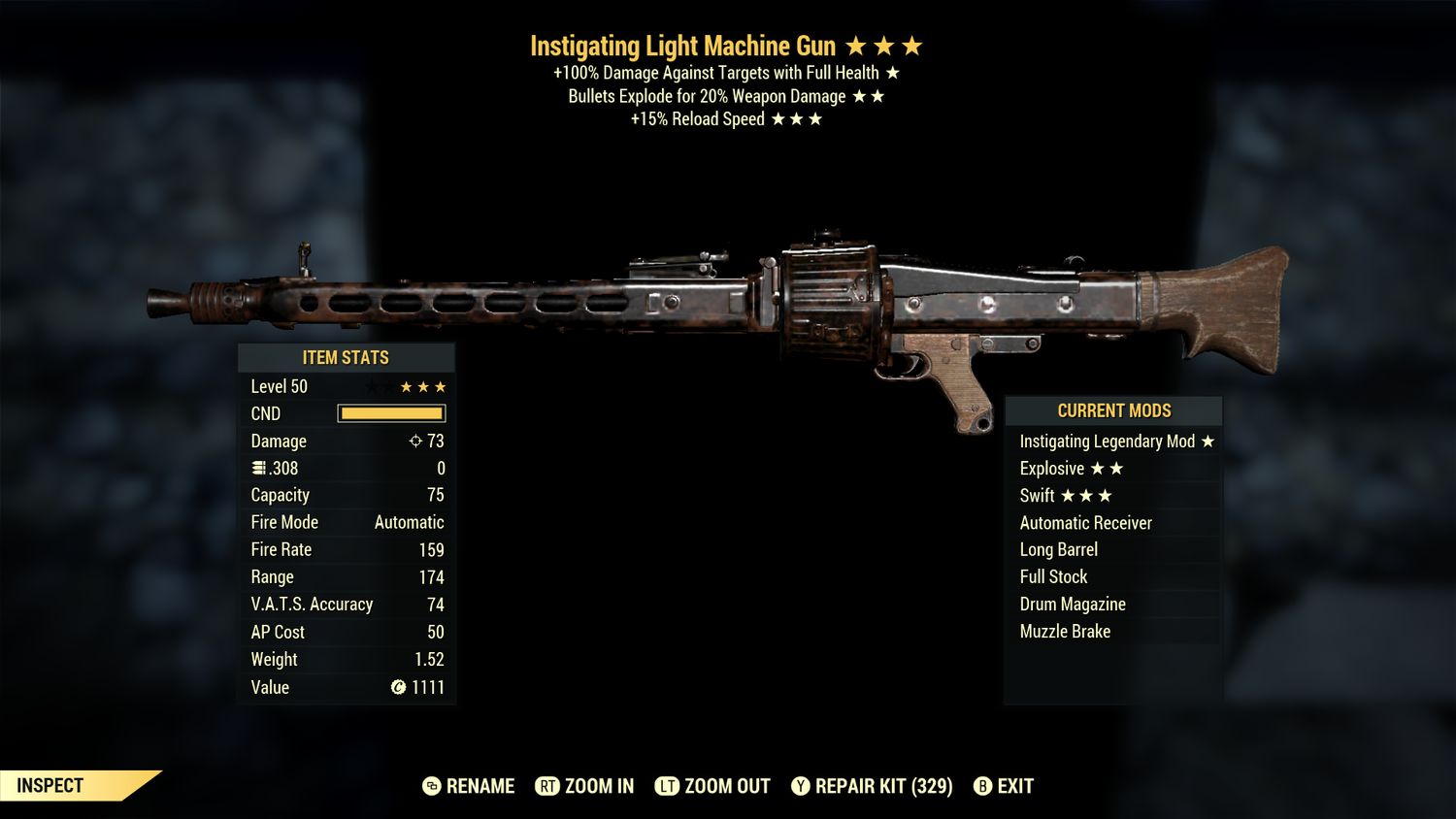1456x819 pixels.
Task: Click the CND condition bar
Action: click(x=391, y=413)
